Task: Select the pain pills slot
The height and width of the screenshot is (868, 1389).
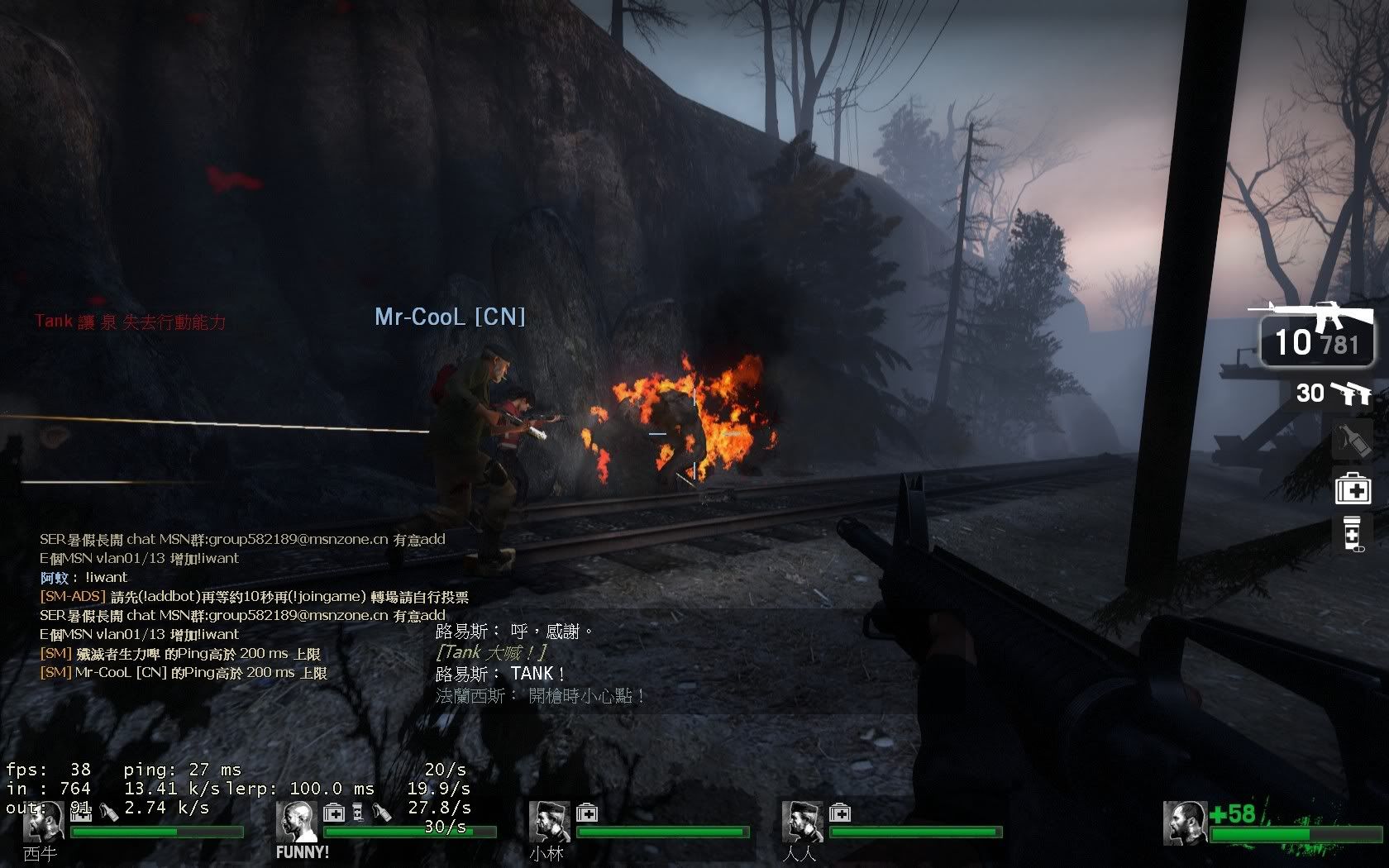Action: (1353, 533)
